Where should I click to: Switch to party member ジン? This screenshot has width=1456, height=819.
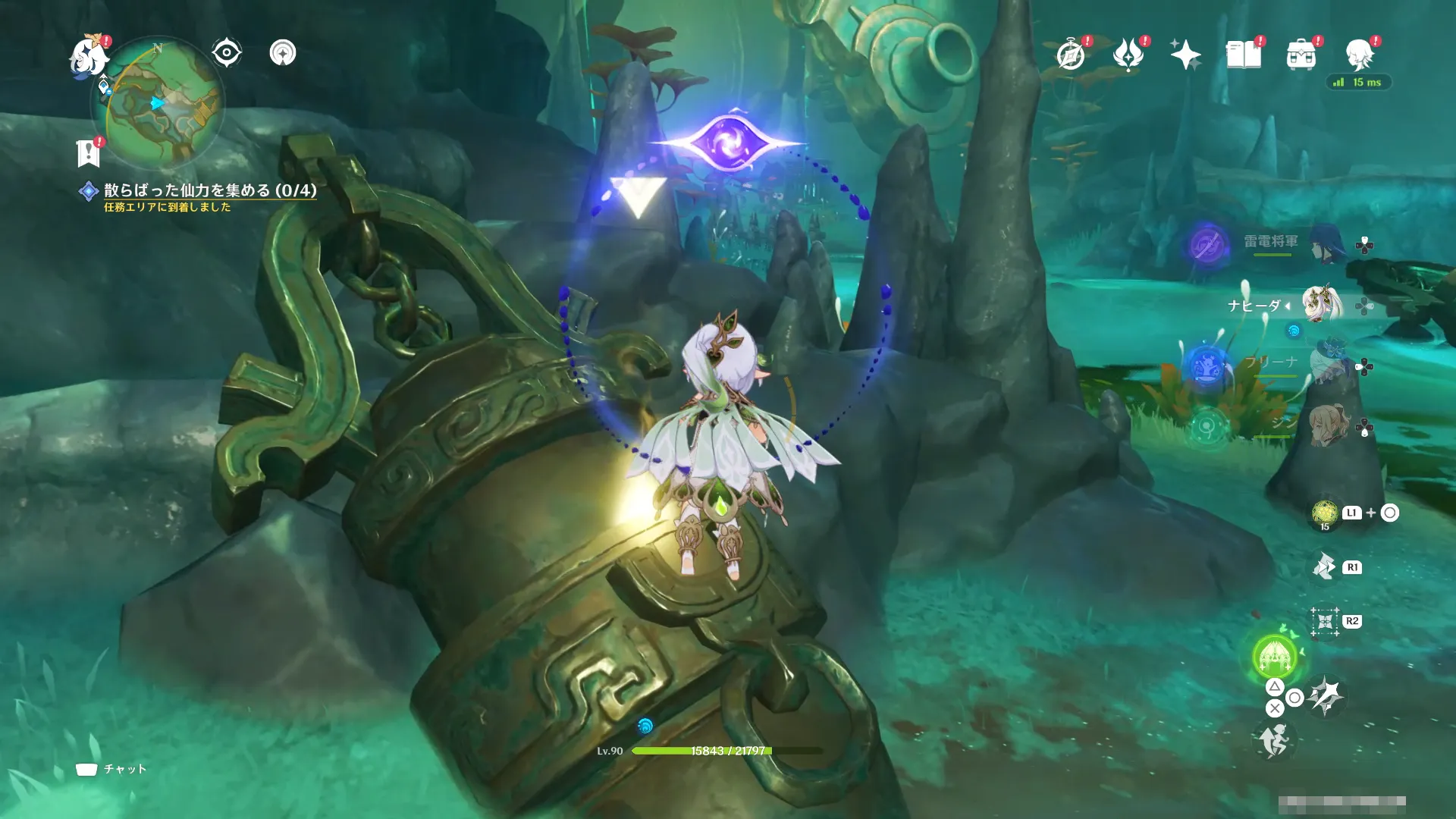(x=1326, y=428)
